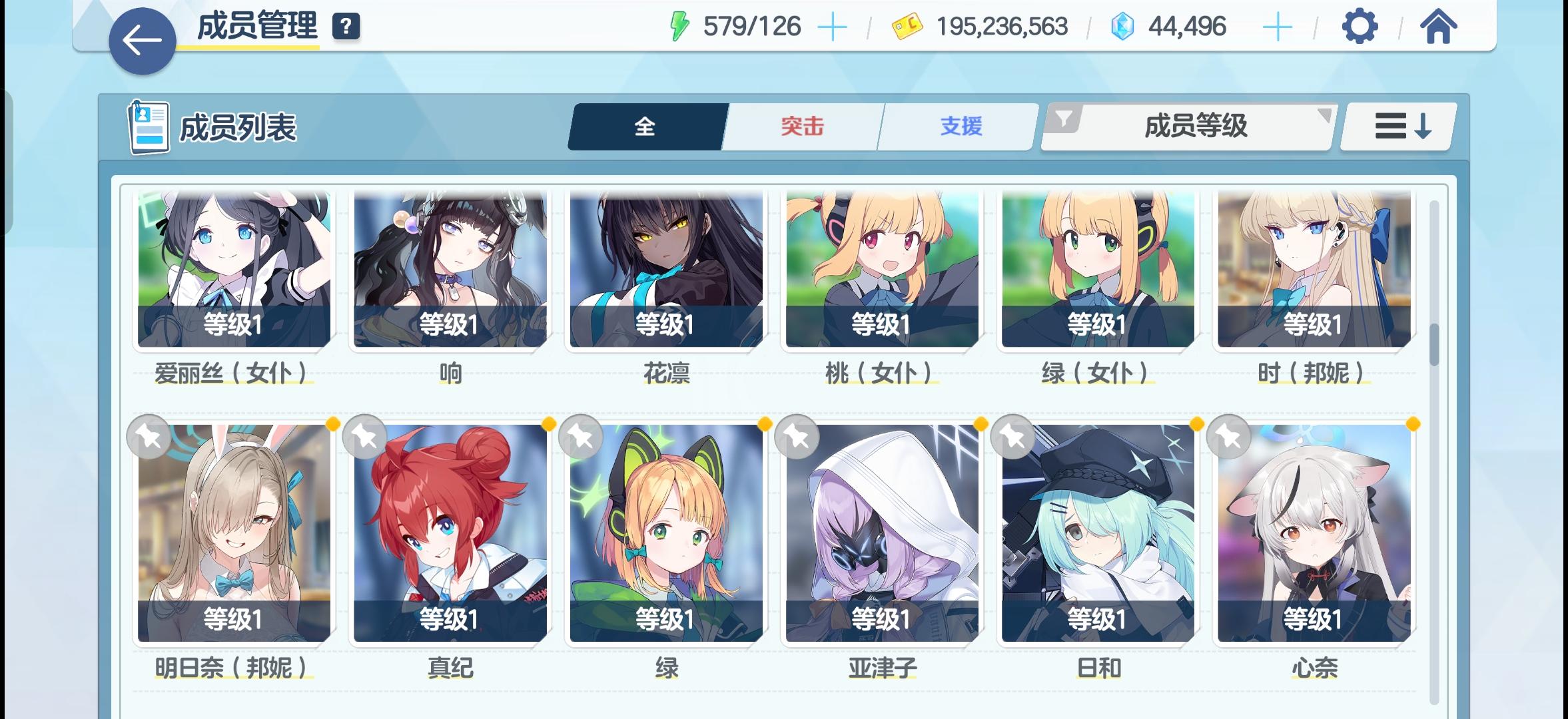
Task: Open the sort order icon next to filters
Action: (x=1397, y=126)
